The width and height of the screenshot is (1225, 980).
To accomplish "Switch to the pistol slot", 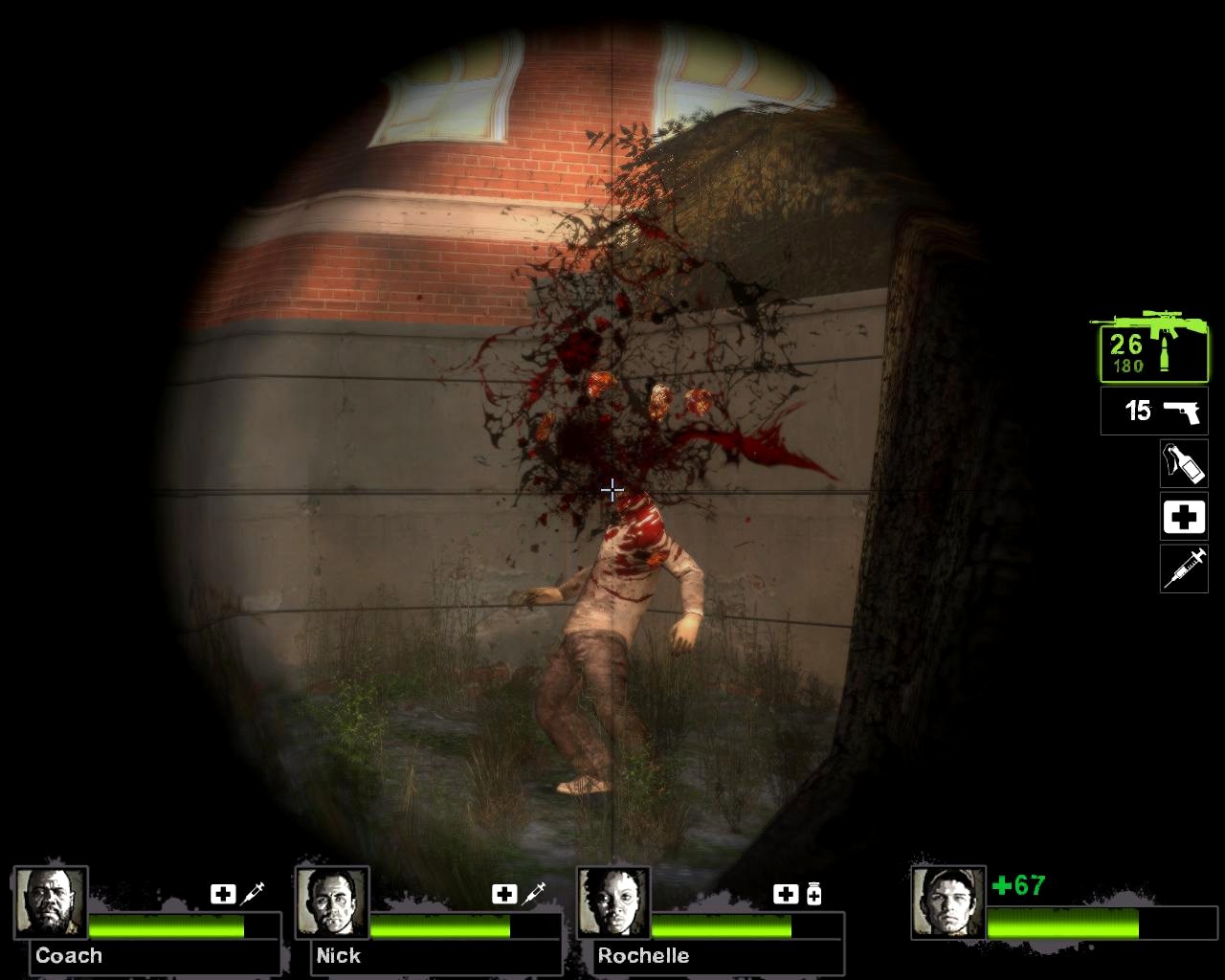I will [1154, 412].
